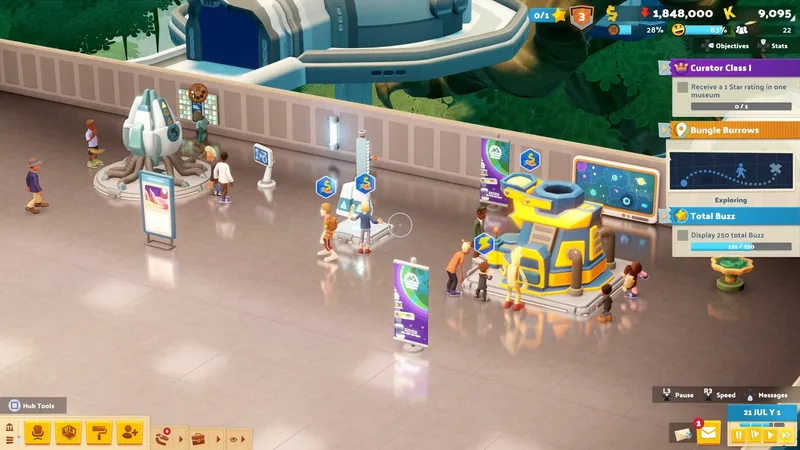800x450 pixels.
Task: Pause the game with the pause button
Action: click(x=740, y=435)
